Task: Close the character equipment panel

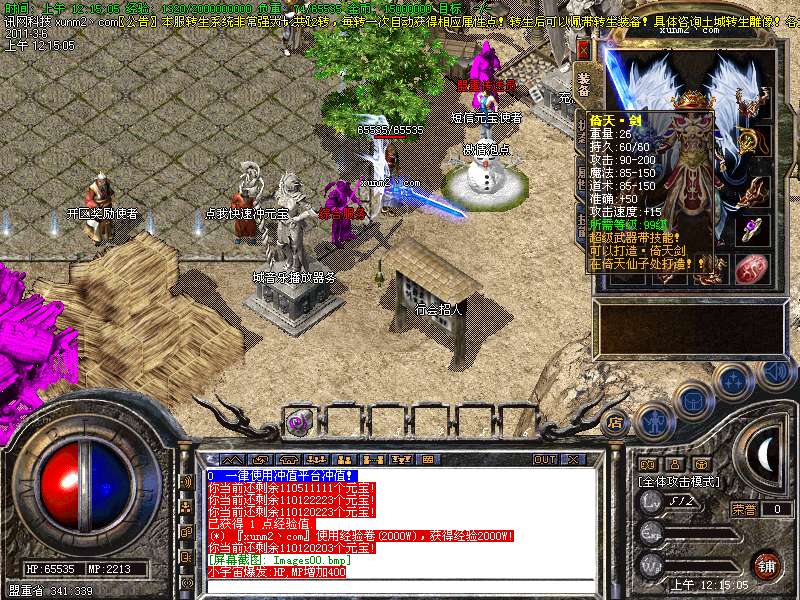Action: pos(584,49)
